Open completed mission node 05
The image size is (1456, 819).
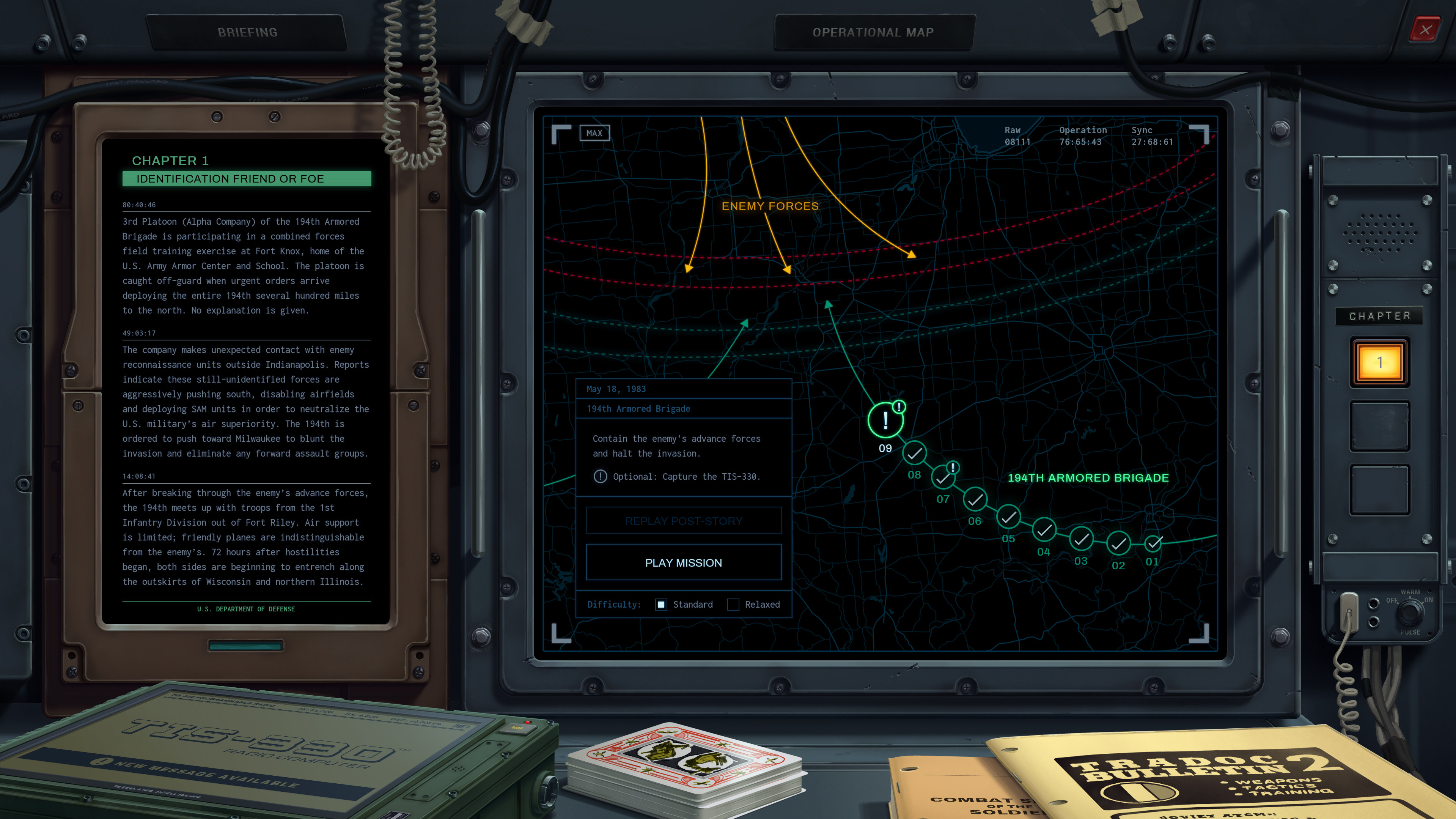click(x=1008, y=518)
